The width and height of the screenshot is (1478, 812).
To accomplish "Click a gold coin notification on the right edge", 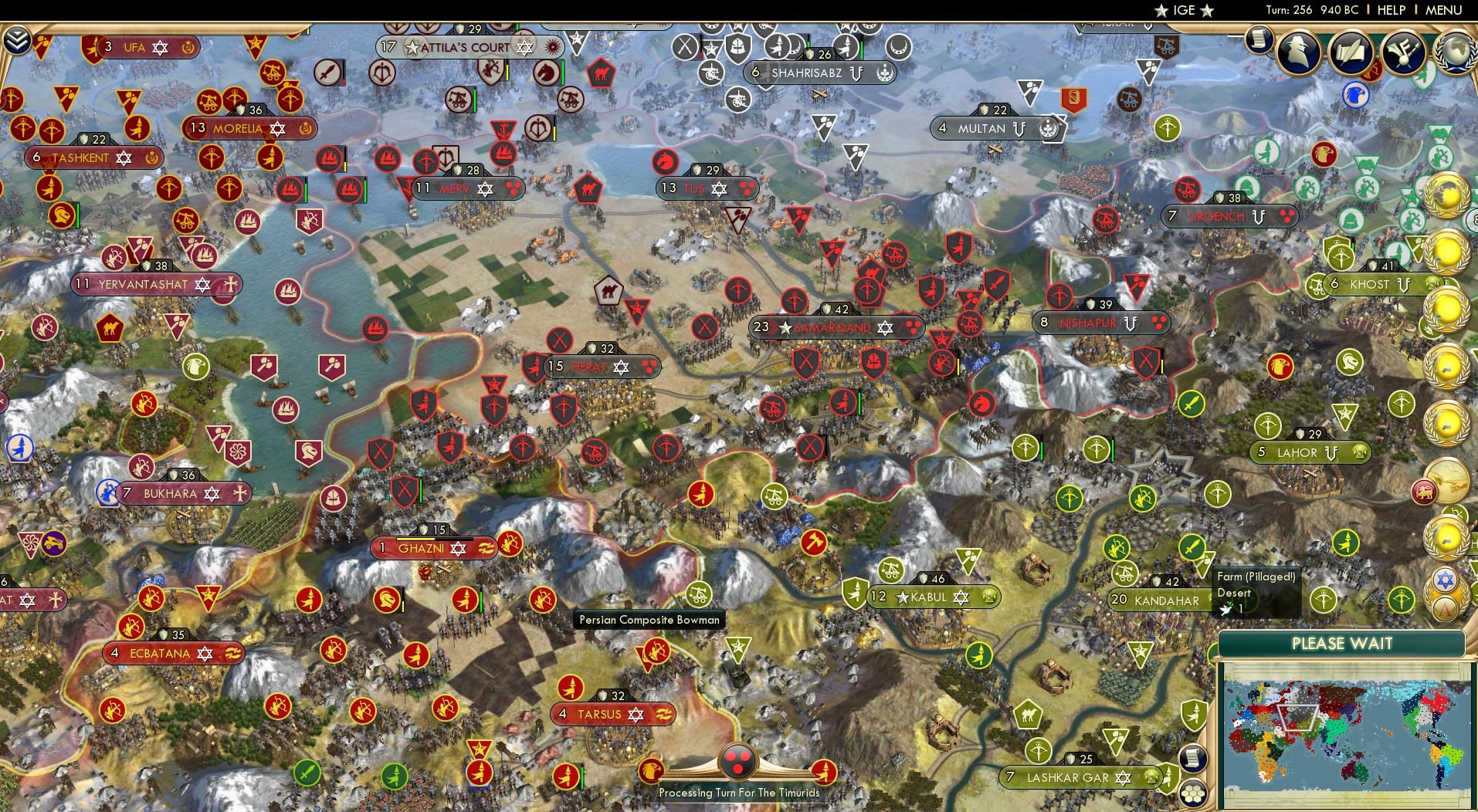I will (1448, 251).
